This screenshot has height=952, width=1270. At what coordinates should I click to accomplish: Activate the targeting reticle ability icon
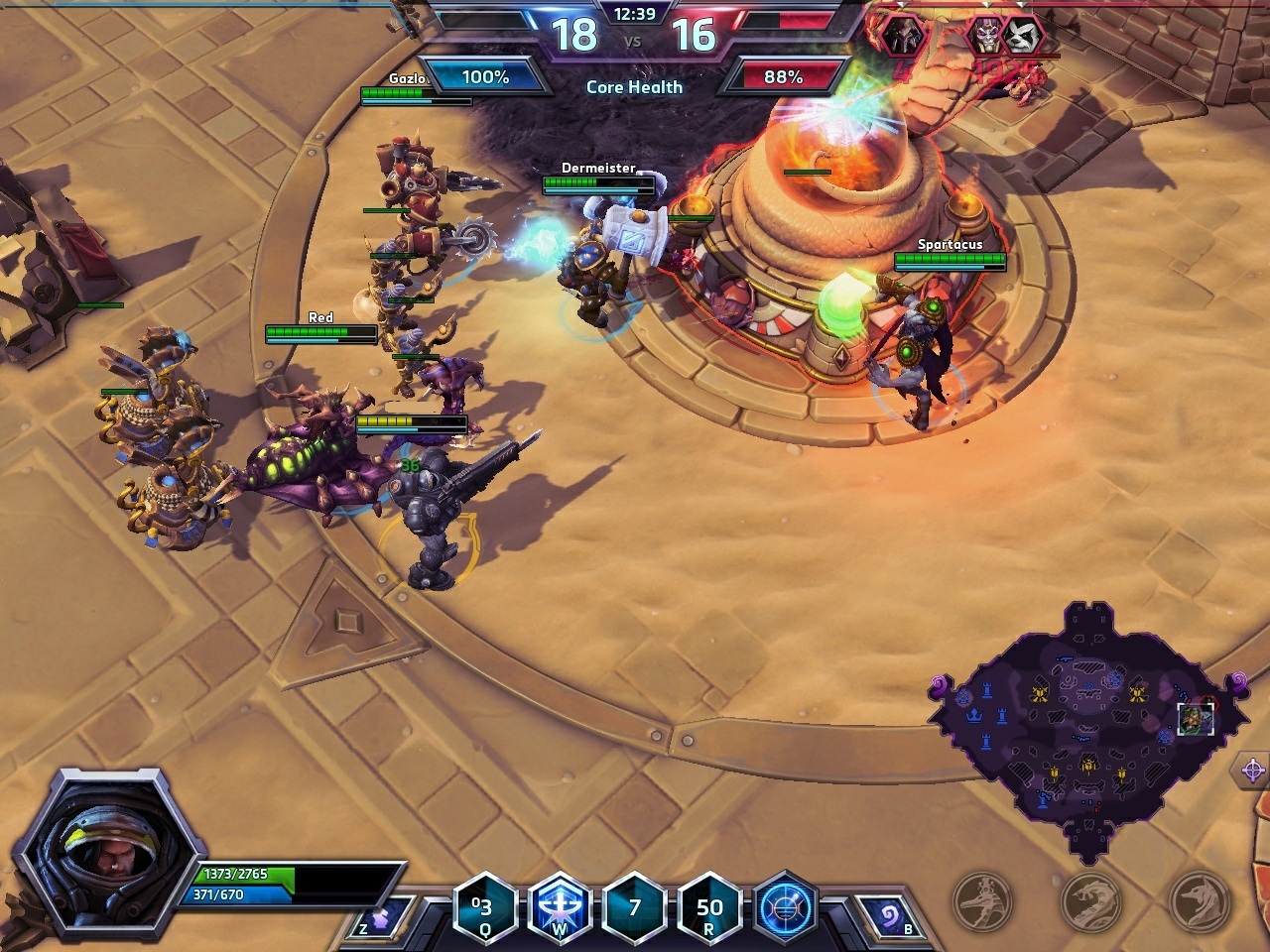tap(785, 906)
